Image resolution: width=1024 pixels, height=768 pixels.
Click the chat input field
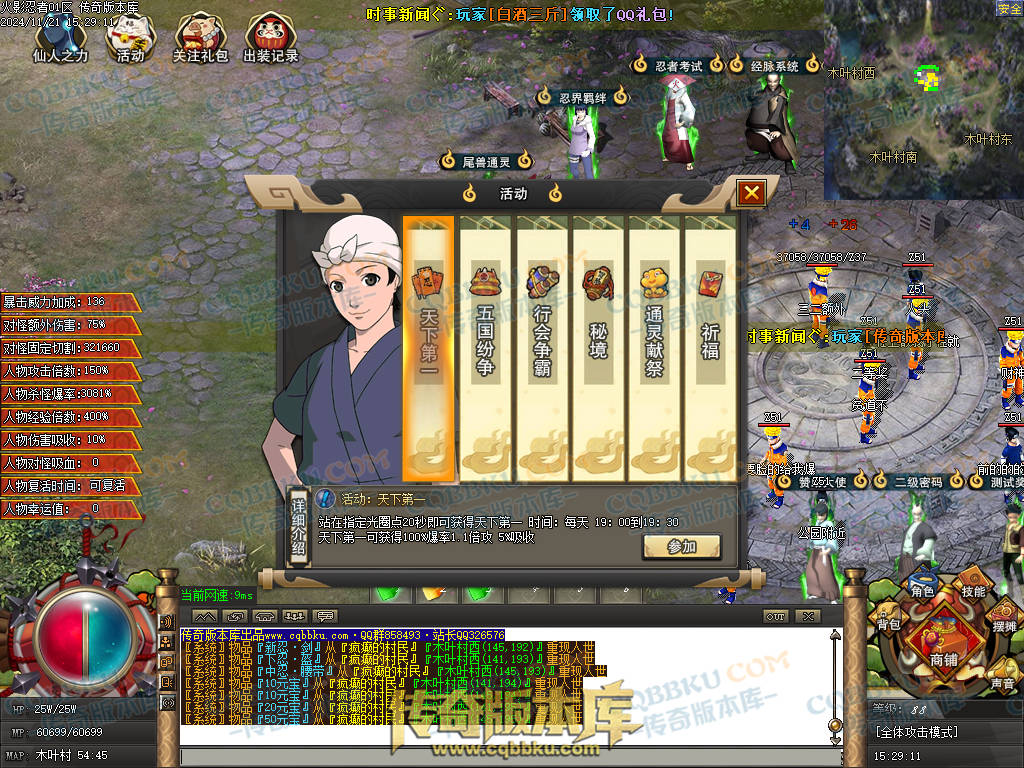tap(510, 757)
